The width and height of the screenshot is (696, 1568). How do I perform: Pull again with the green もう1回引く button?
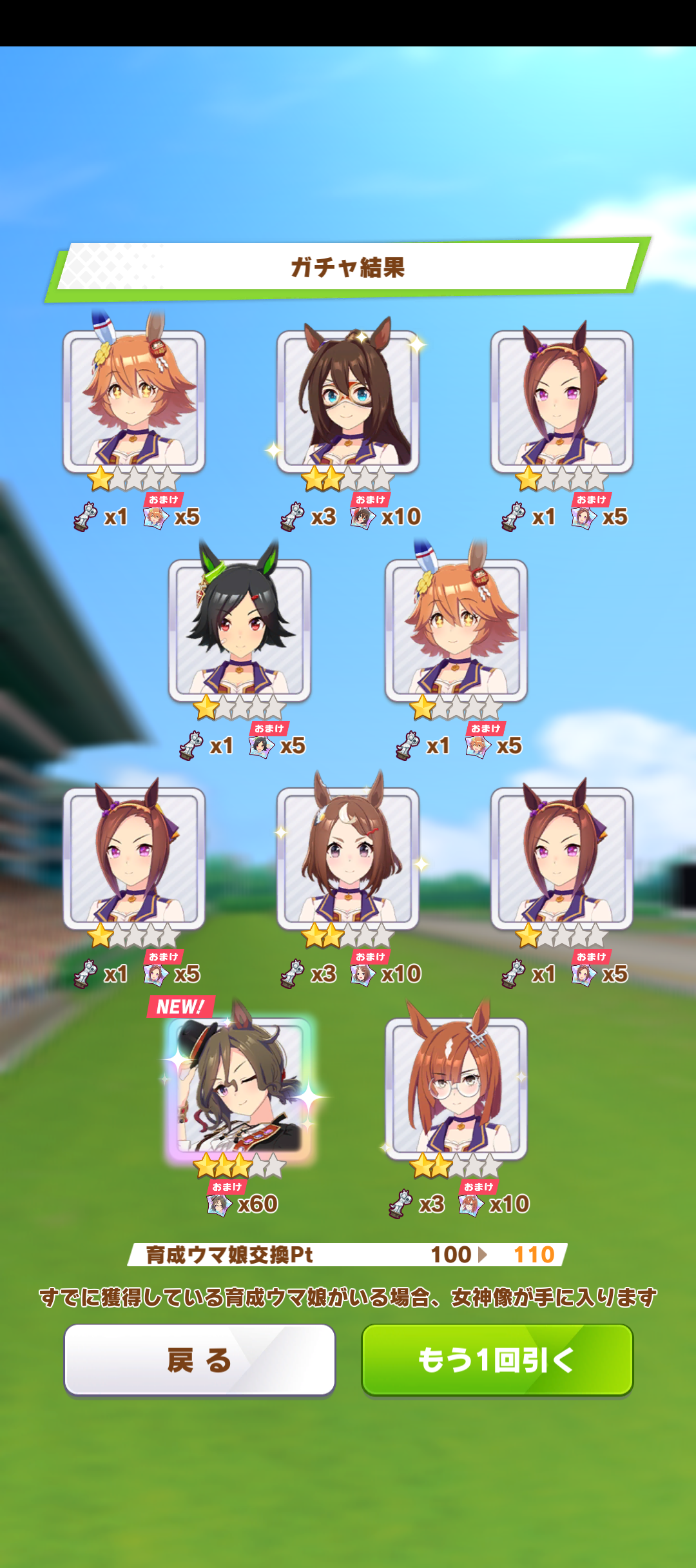tap(497, 1360)
